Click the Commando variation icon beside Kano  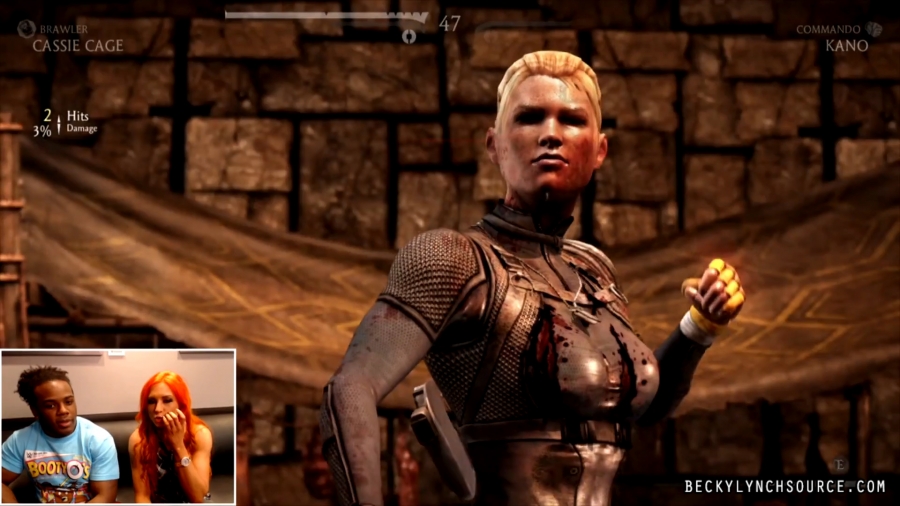[874, 30]
